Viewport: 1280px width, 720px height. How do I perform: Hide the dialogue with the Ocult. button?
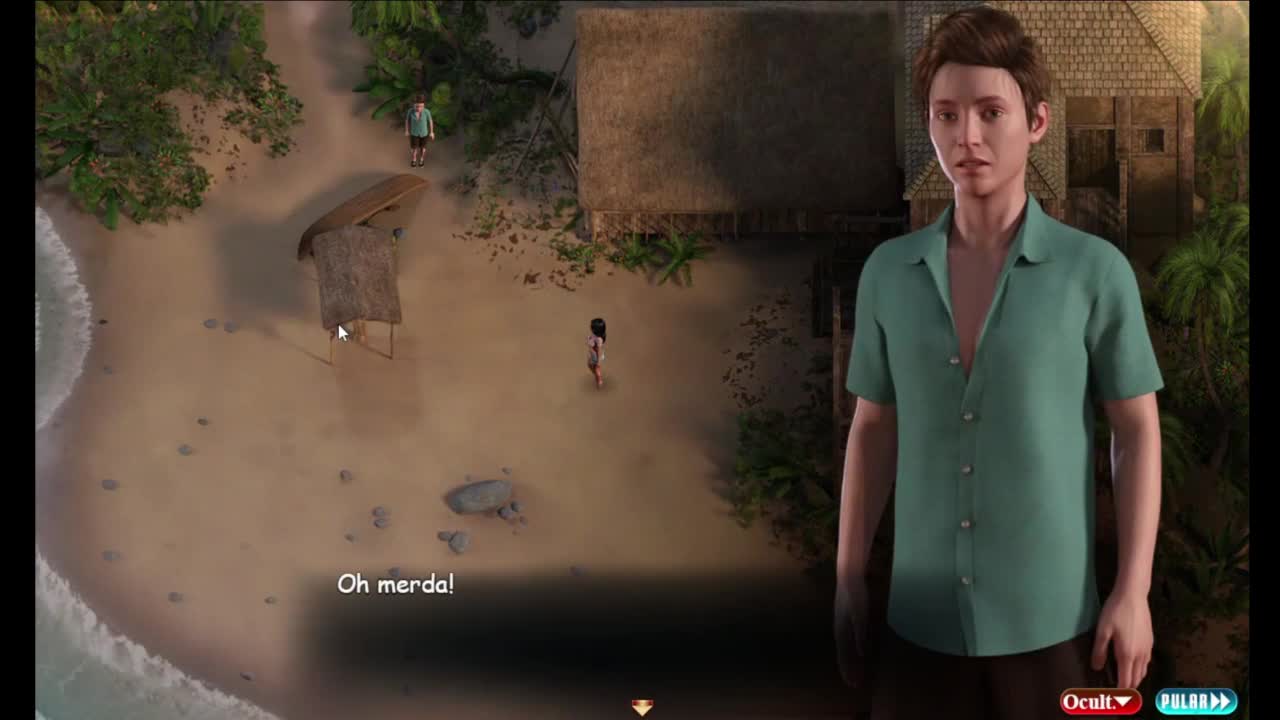point(1100,702)
